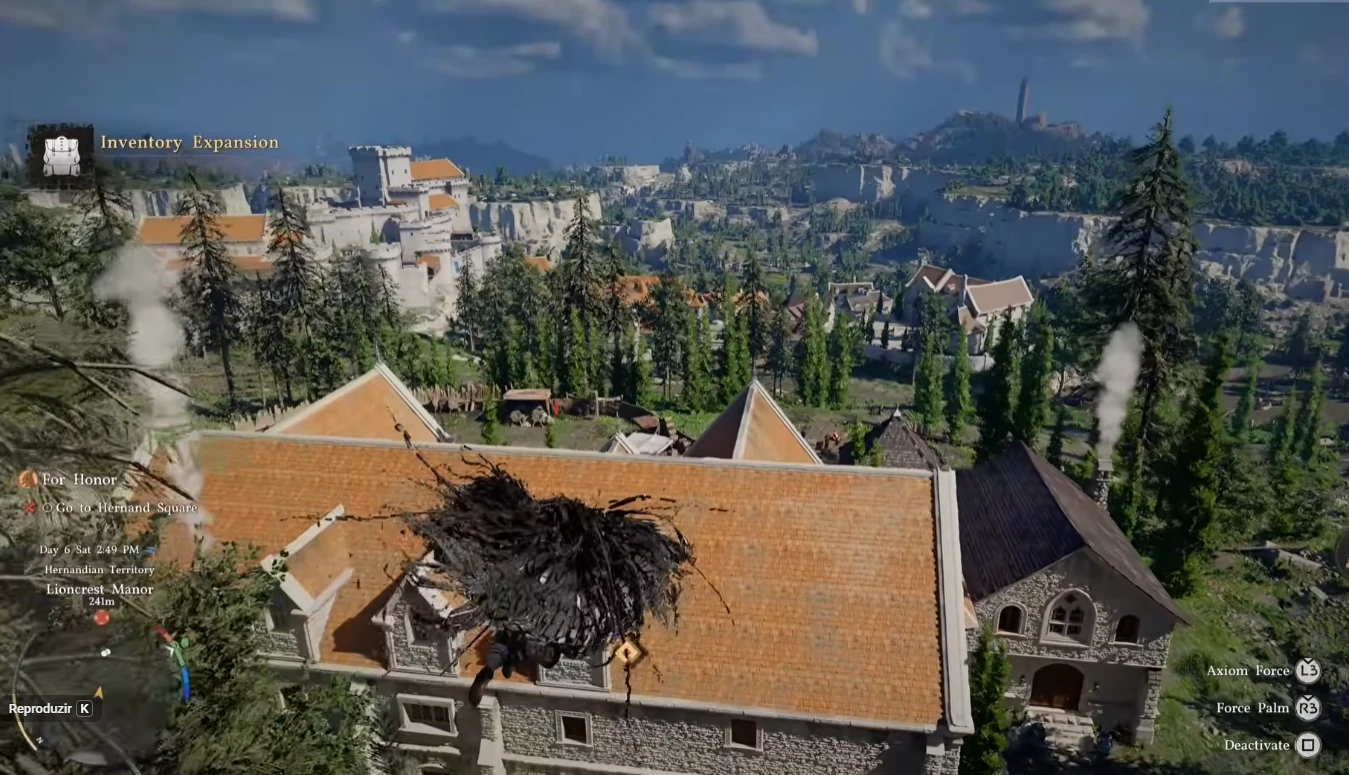1349x775 pixels.
Task: Click the red objective marker on minimap
Action: tap(101, 618)
